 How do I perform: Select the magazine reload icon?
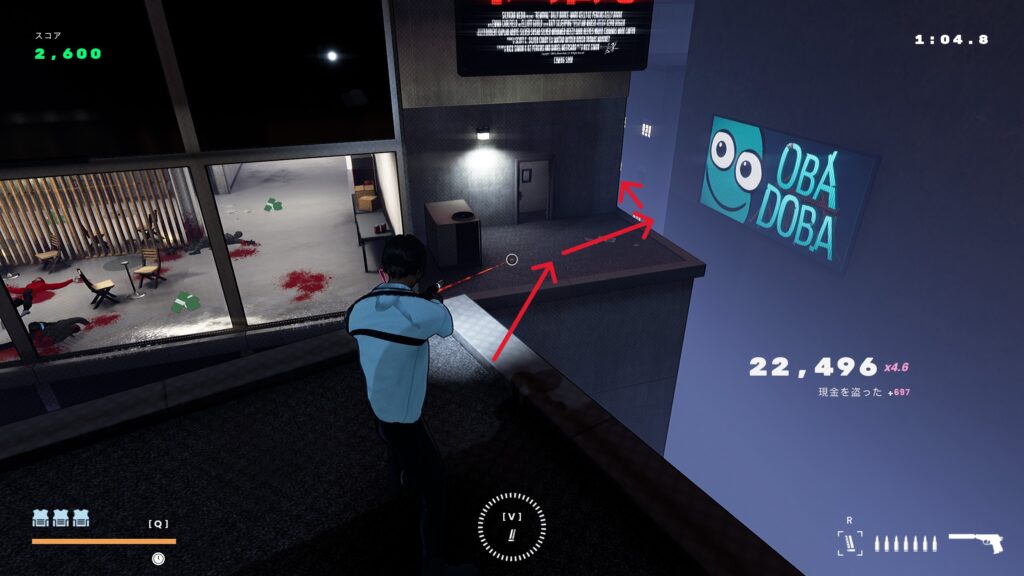pyautogui.click(x=849, y=543)
